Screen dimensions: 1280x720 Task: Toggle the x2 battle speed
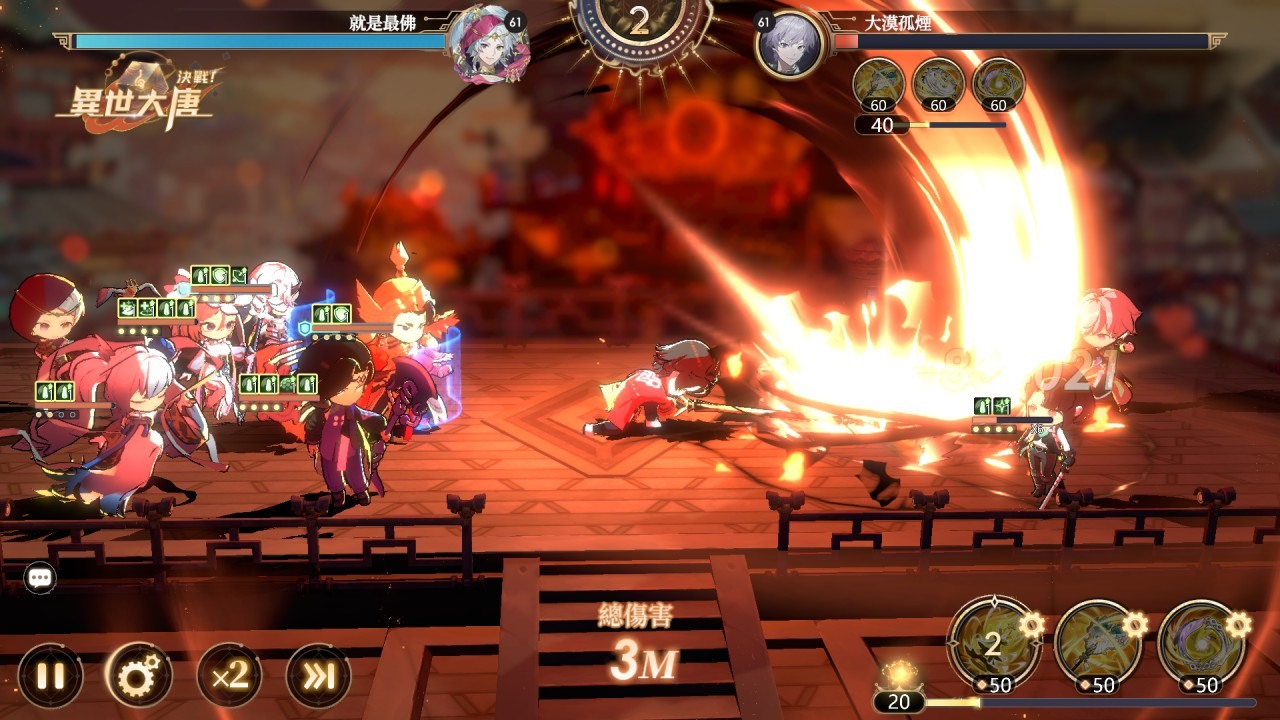tap(229, 676)
